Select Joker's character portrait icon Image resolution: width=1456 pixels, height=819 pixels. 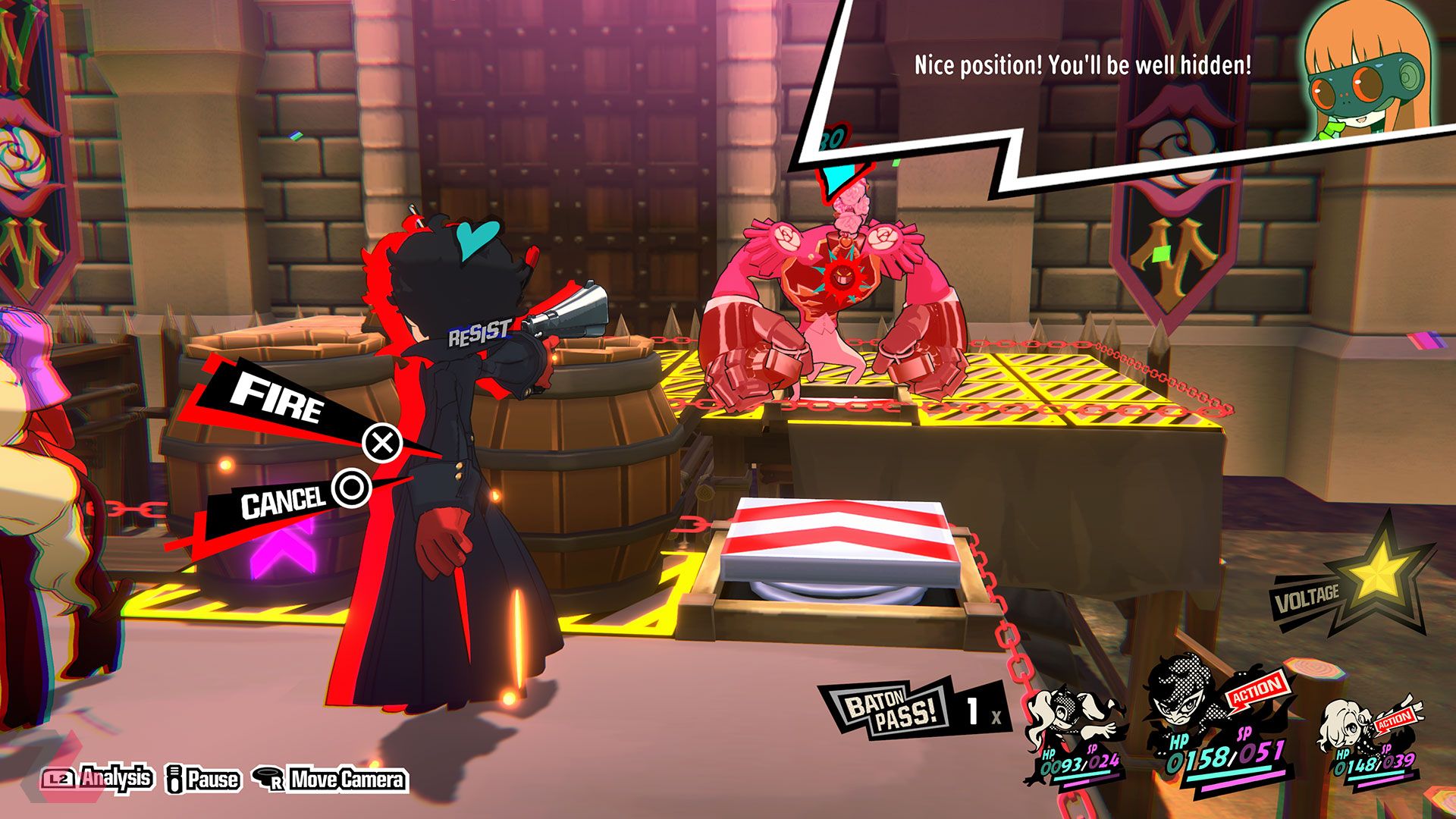(x=1181, y=701)
